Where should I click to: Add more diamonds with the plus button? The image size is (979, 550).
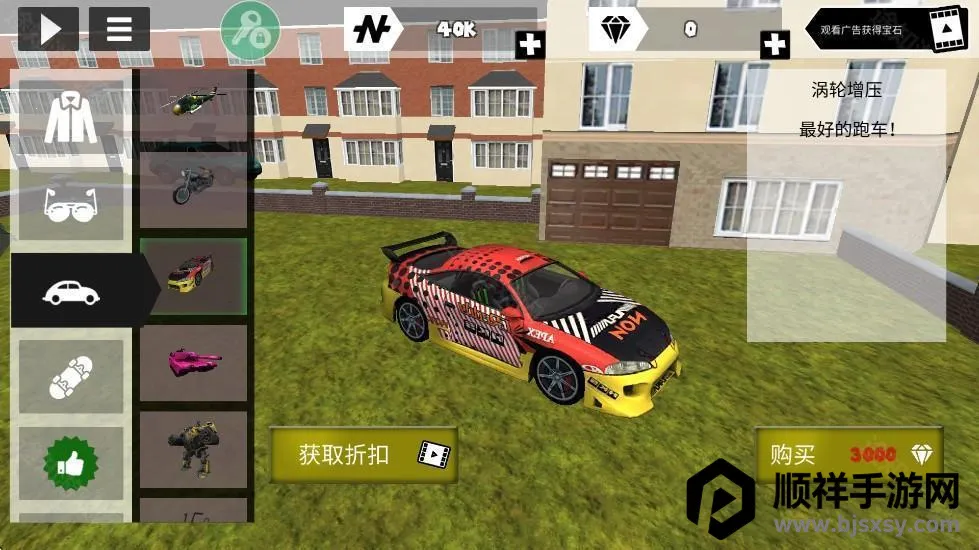point(774,44)
